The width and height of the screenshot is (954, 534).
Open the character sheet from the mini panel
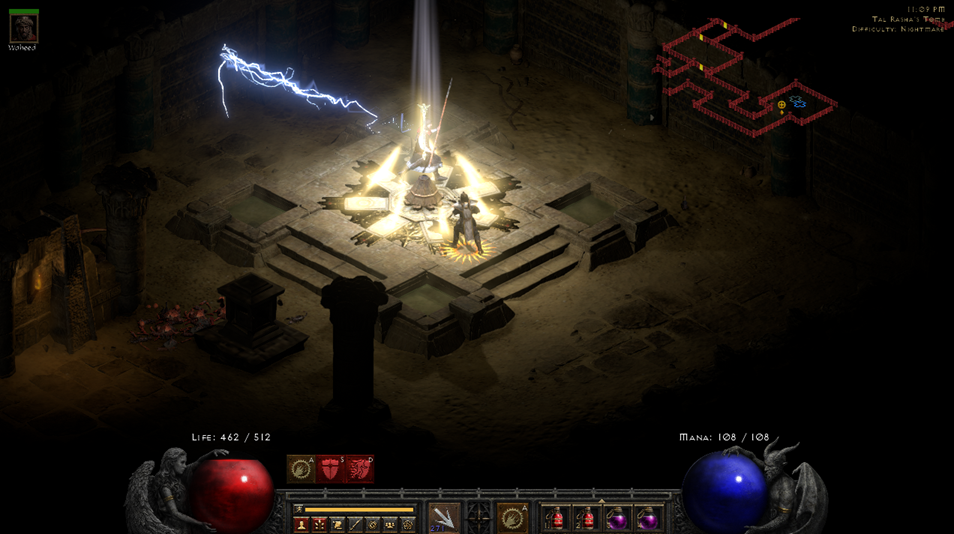point(301,525)
